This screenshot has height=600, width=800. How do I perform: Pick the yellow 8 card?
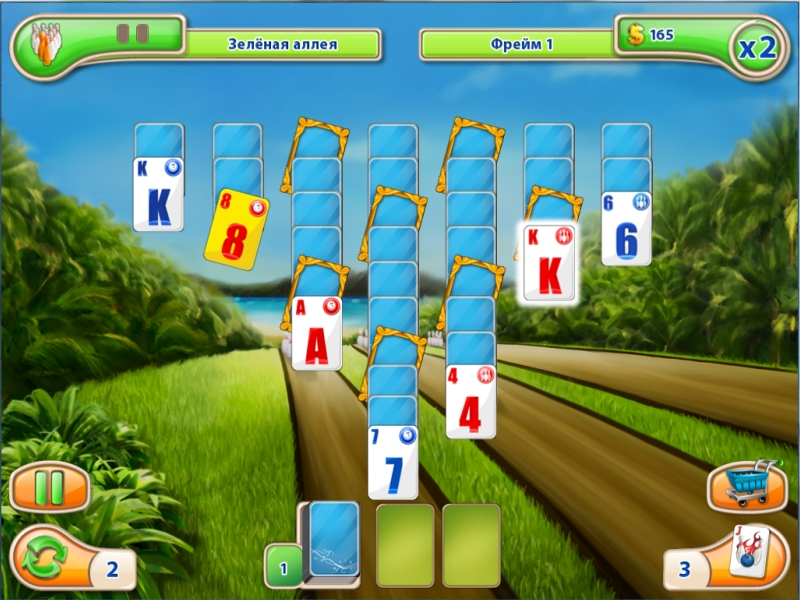237,231
